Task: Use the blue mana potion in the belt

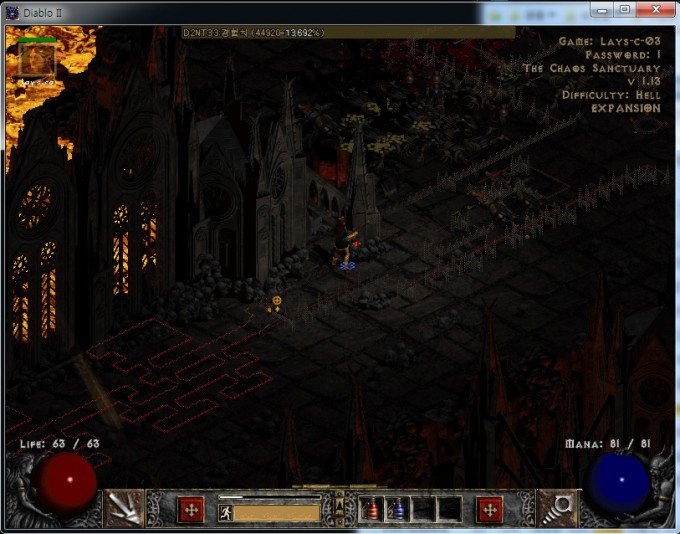Action: coord(397,510)
